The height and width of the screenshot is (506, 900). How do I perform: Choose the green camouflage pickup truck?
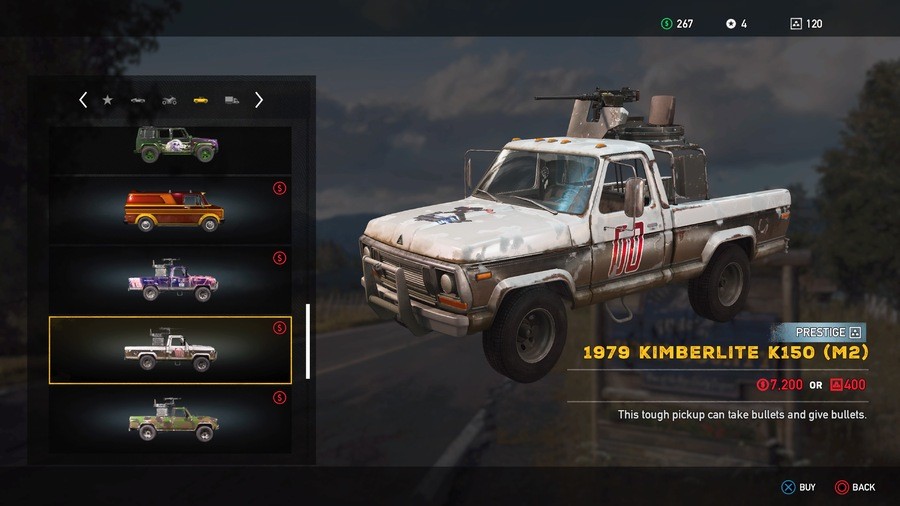[172, 420]
